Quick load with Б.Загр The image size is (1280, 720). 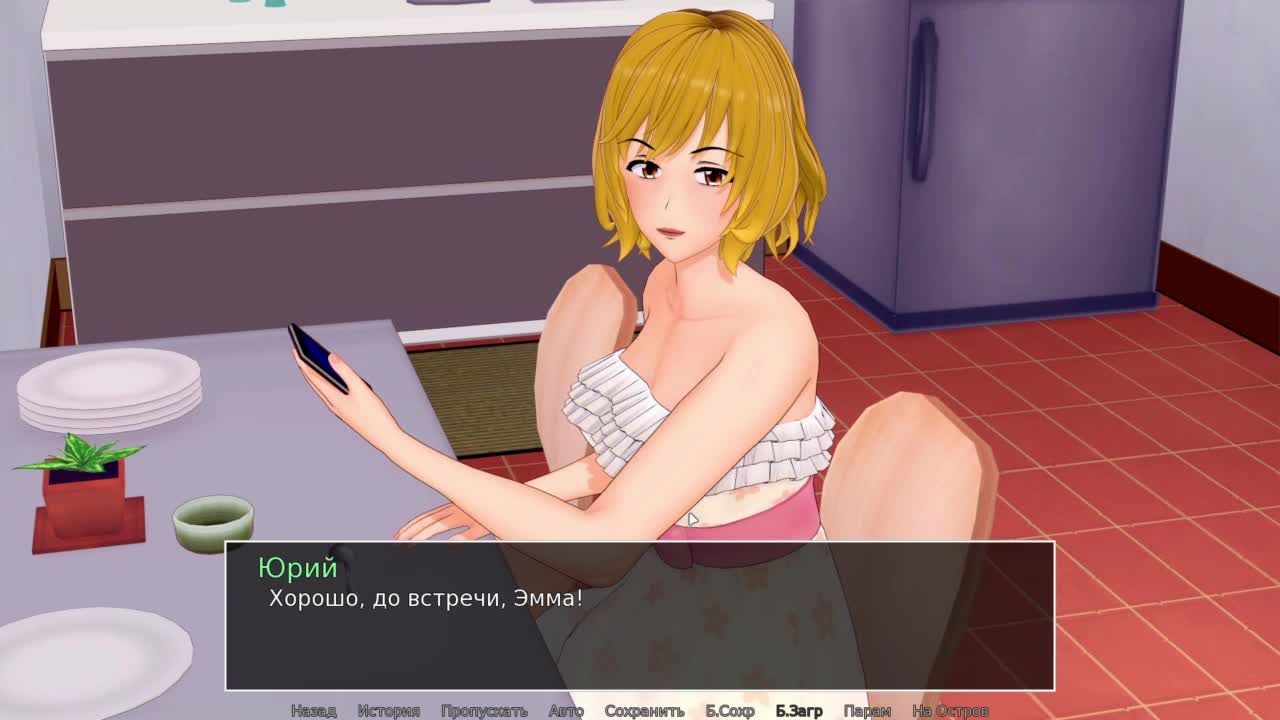point(799,711)
